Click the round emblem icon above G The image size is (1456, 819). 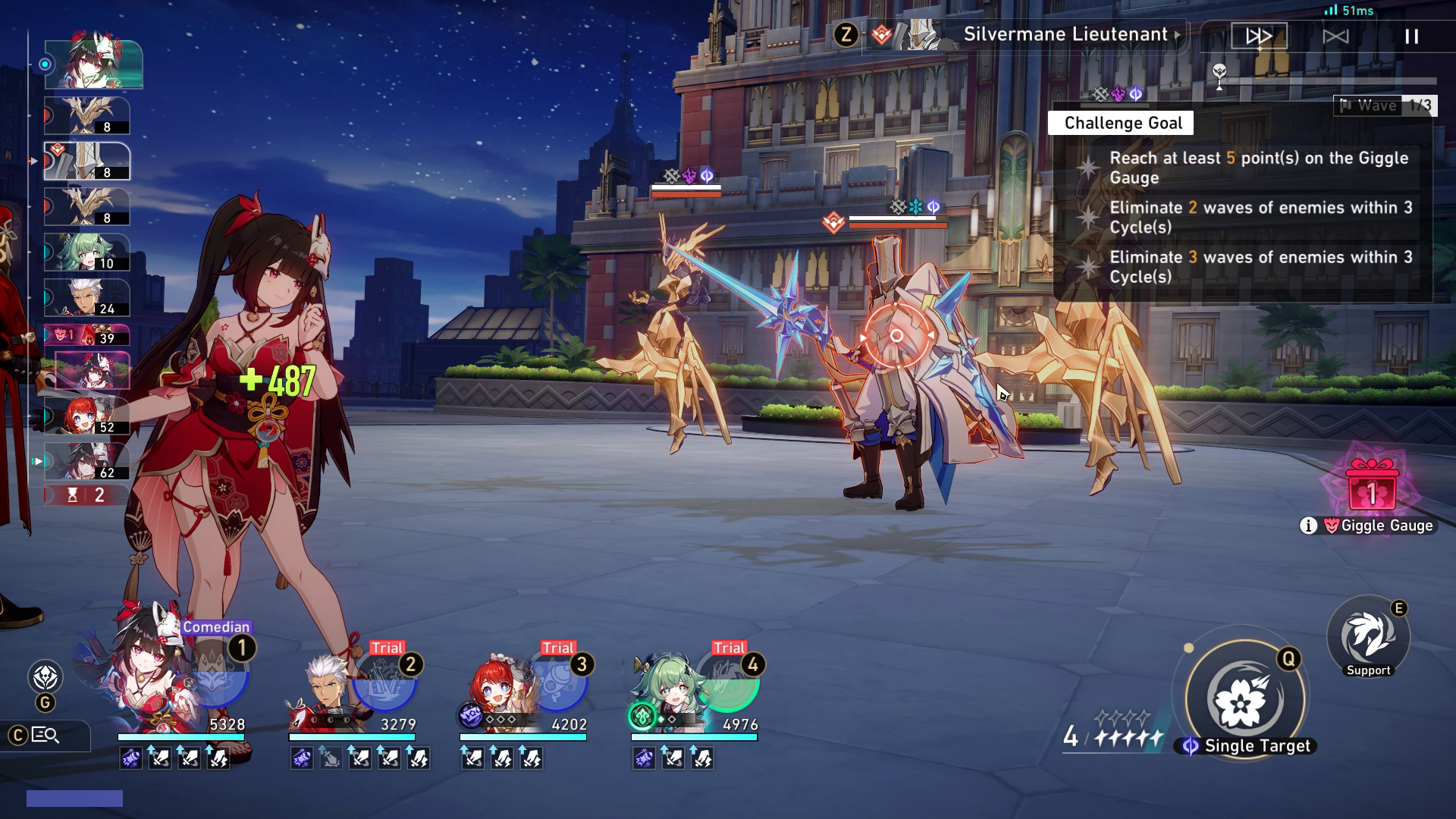(45, 676)
